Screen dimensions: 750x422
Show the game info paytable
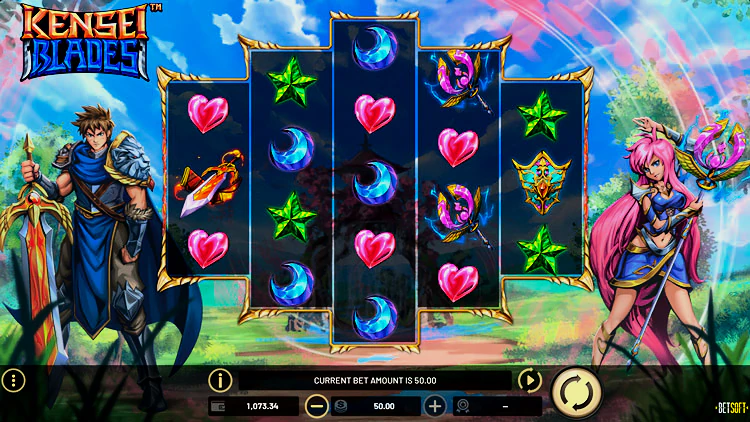coord(220,380)
